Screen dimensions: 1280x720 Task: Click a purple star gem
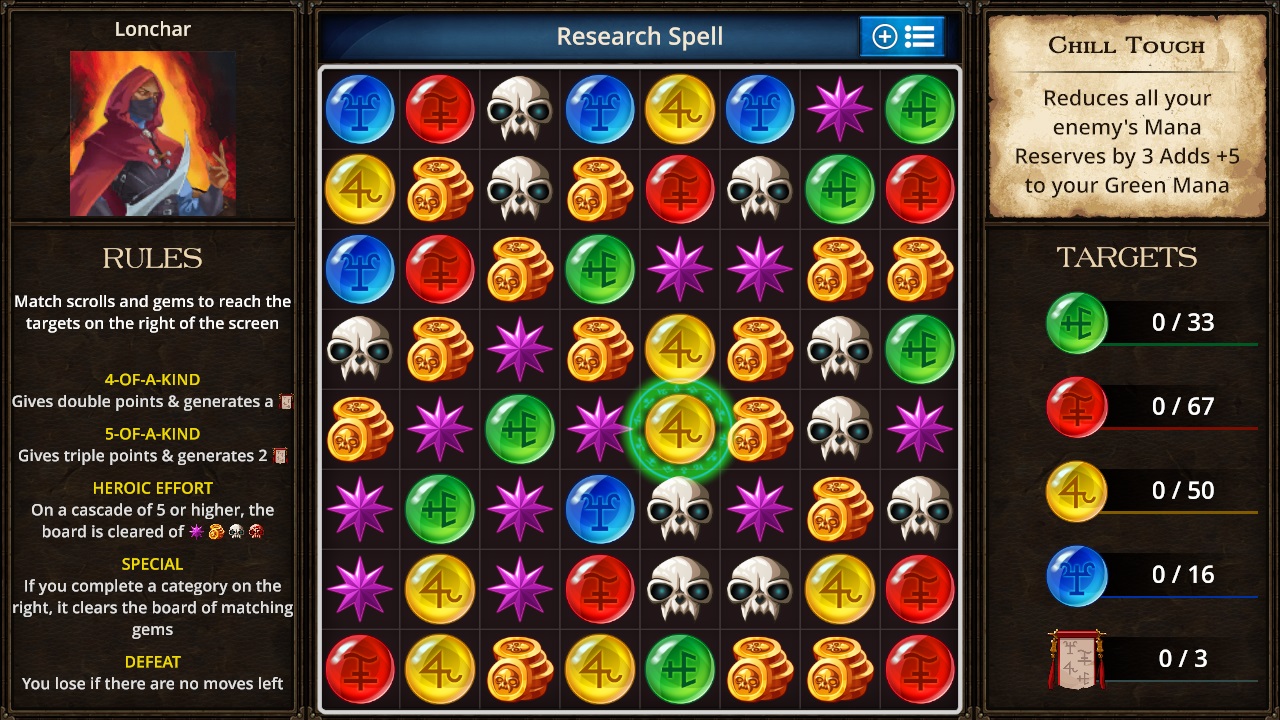point(839,109)
